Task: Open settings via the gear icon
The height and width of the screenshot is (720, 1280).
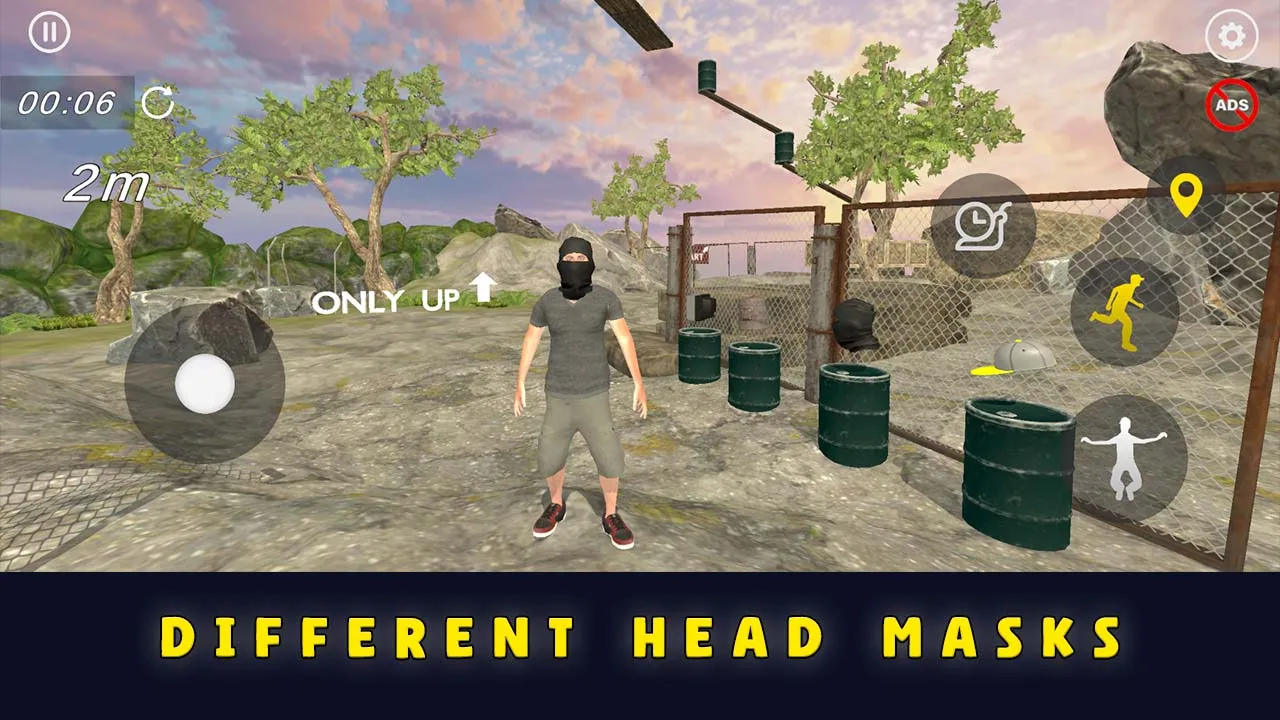Action: [1231, 37]
